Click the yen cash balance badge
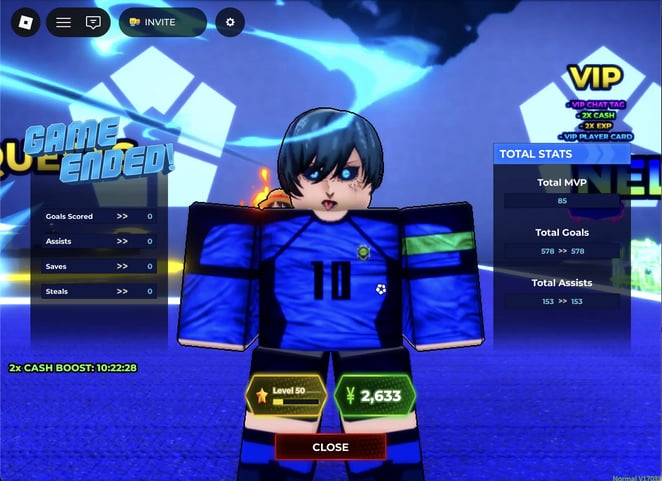662x481 pixels. pyautogui.click(x=374, y=396)
